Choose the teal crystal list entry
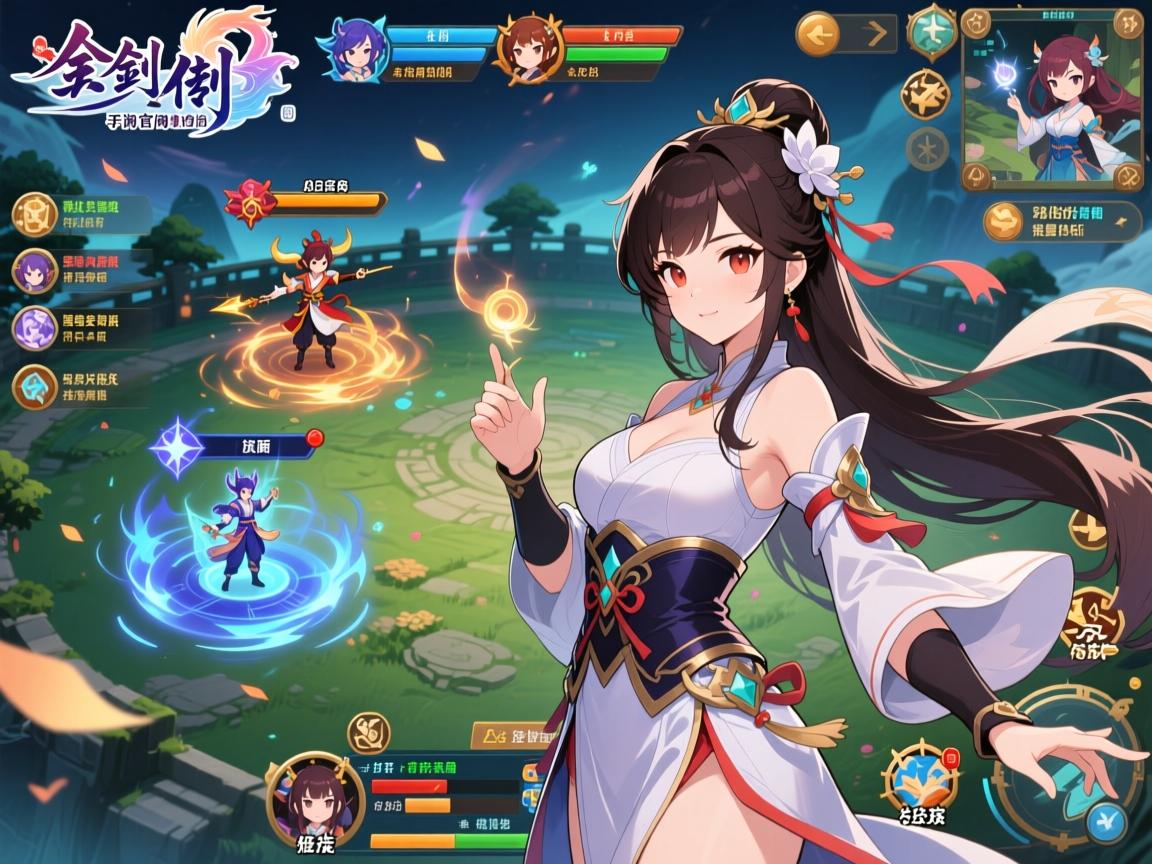The width and height of the screenshot is (1152, 864). click(36, 387)
